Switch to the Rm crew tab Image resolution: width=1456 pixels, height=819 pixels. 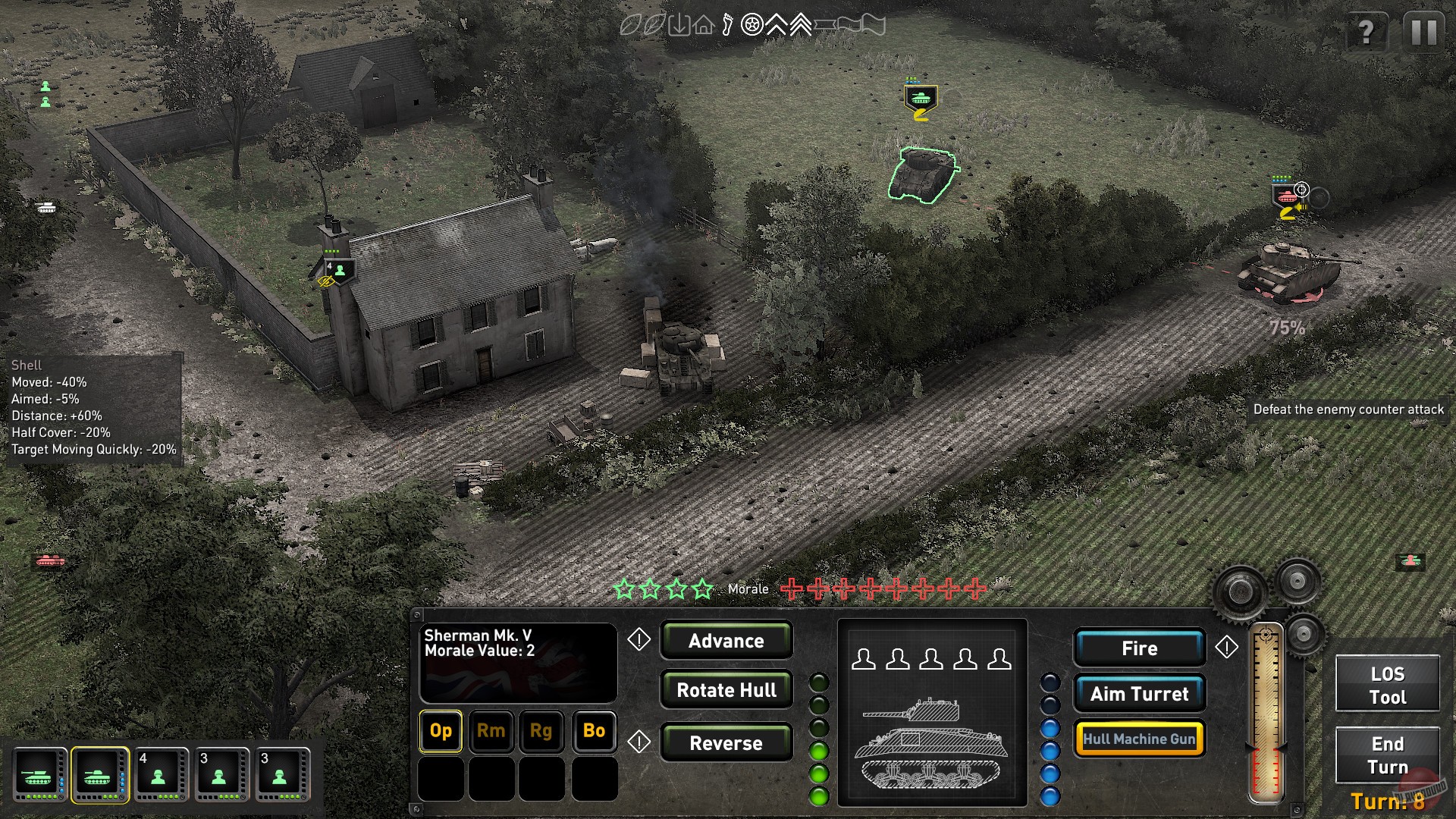(491, 732)
